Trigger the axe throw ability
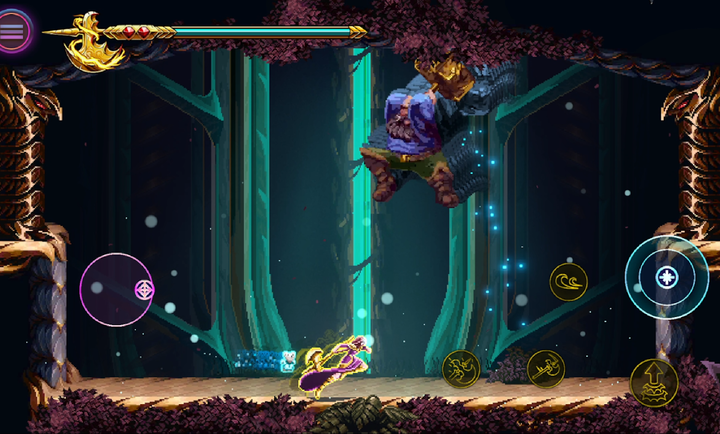 tap(546, 368)
